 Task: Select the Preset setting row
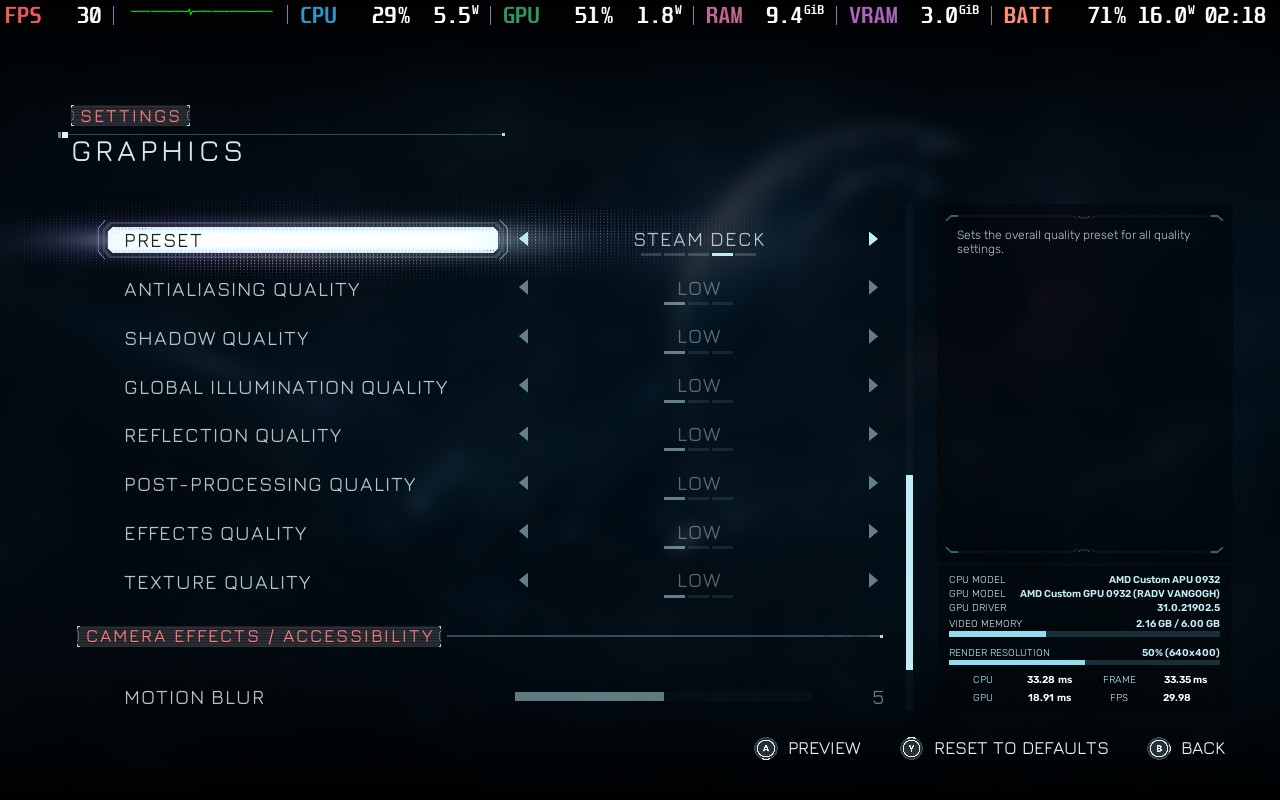[300, 240]
